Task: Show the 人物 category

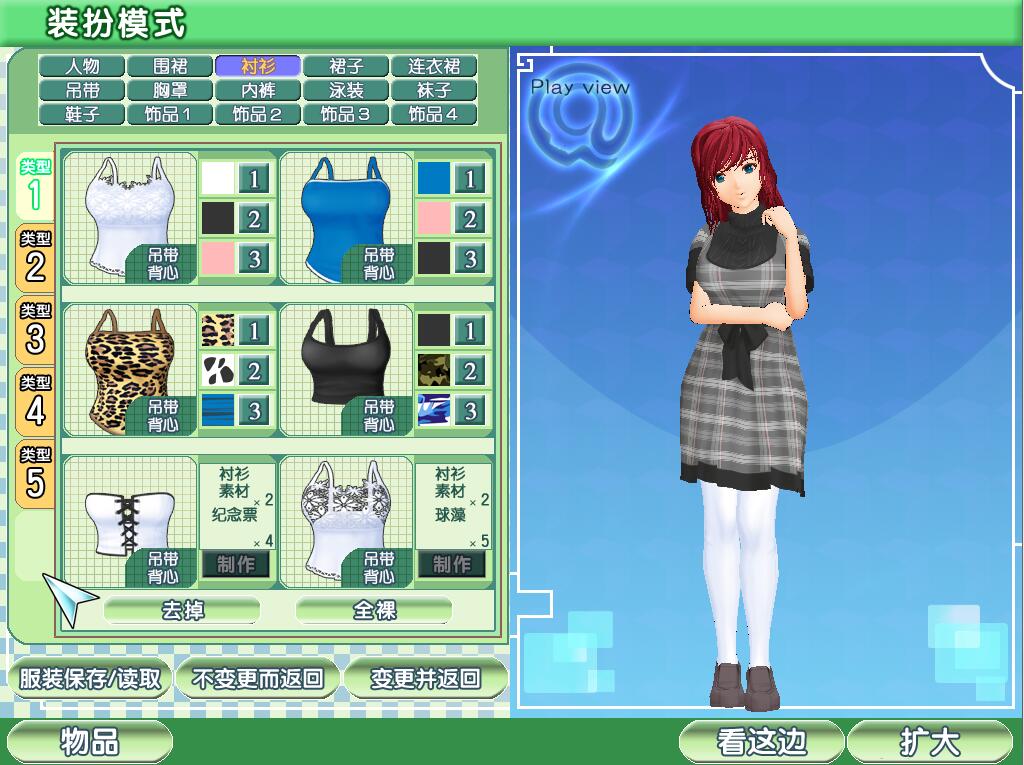Action: (x=82, y=67)
